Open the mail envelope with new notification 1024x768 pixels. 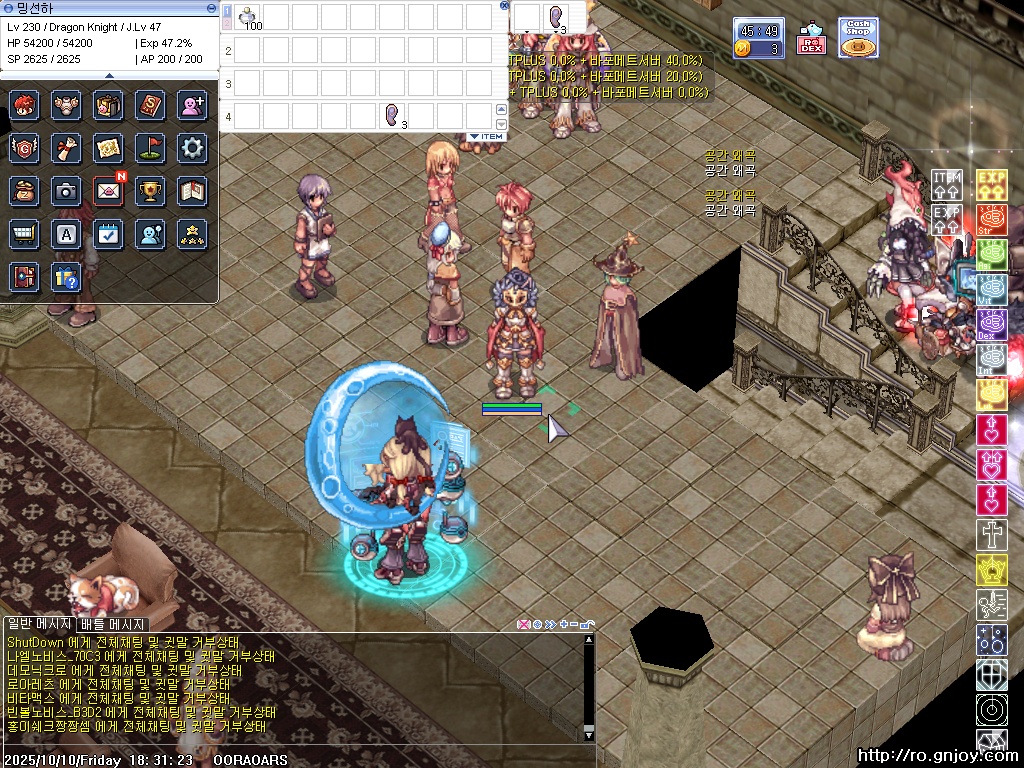[108, 190]
